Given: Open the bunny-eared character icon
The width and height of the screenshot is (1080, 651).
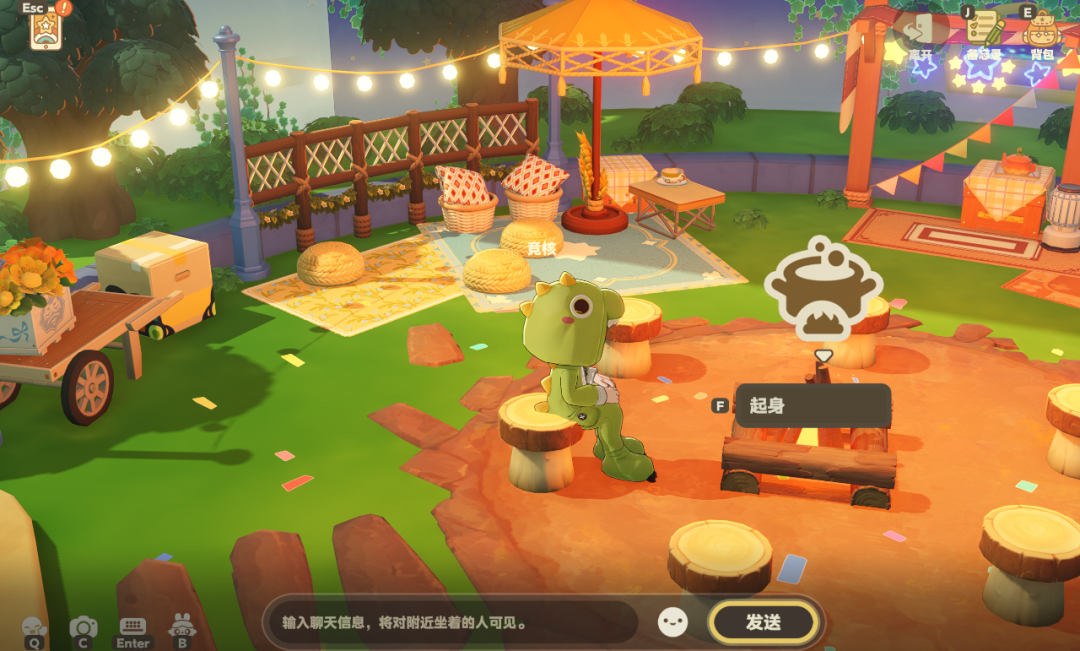Looking at the screenshot, I should pyautogui.click(x=182, y=626).
